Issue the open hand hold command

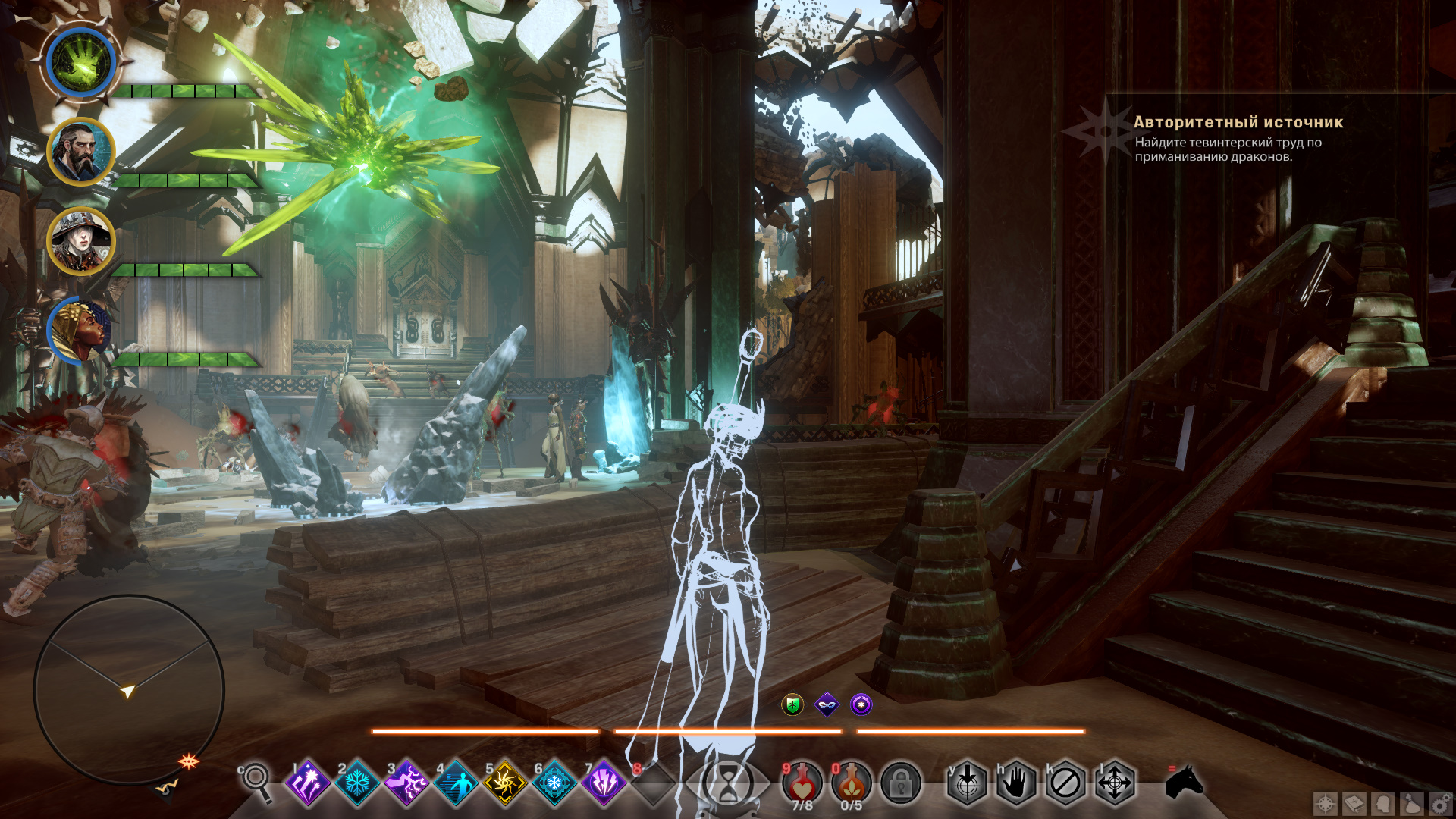coord(1016,783)
